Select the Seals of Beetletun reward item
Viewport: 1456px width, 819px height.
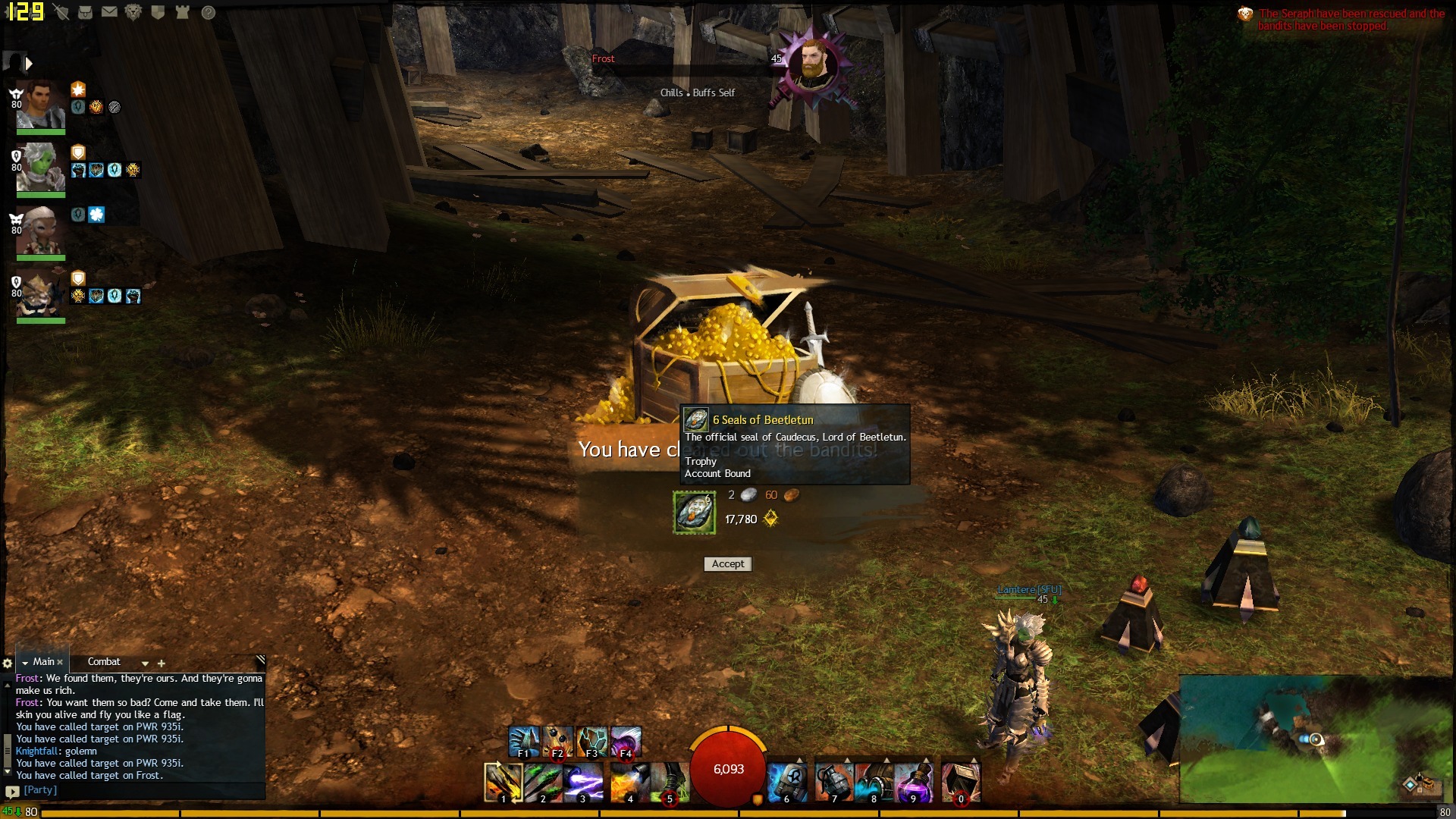[x=694, y=513]
